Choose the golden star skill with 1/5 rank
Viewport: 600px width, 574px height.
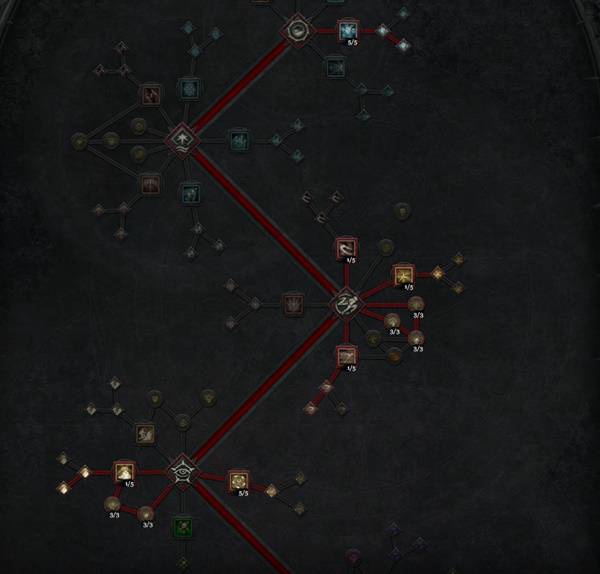[403, 274]
